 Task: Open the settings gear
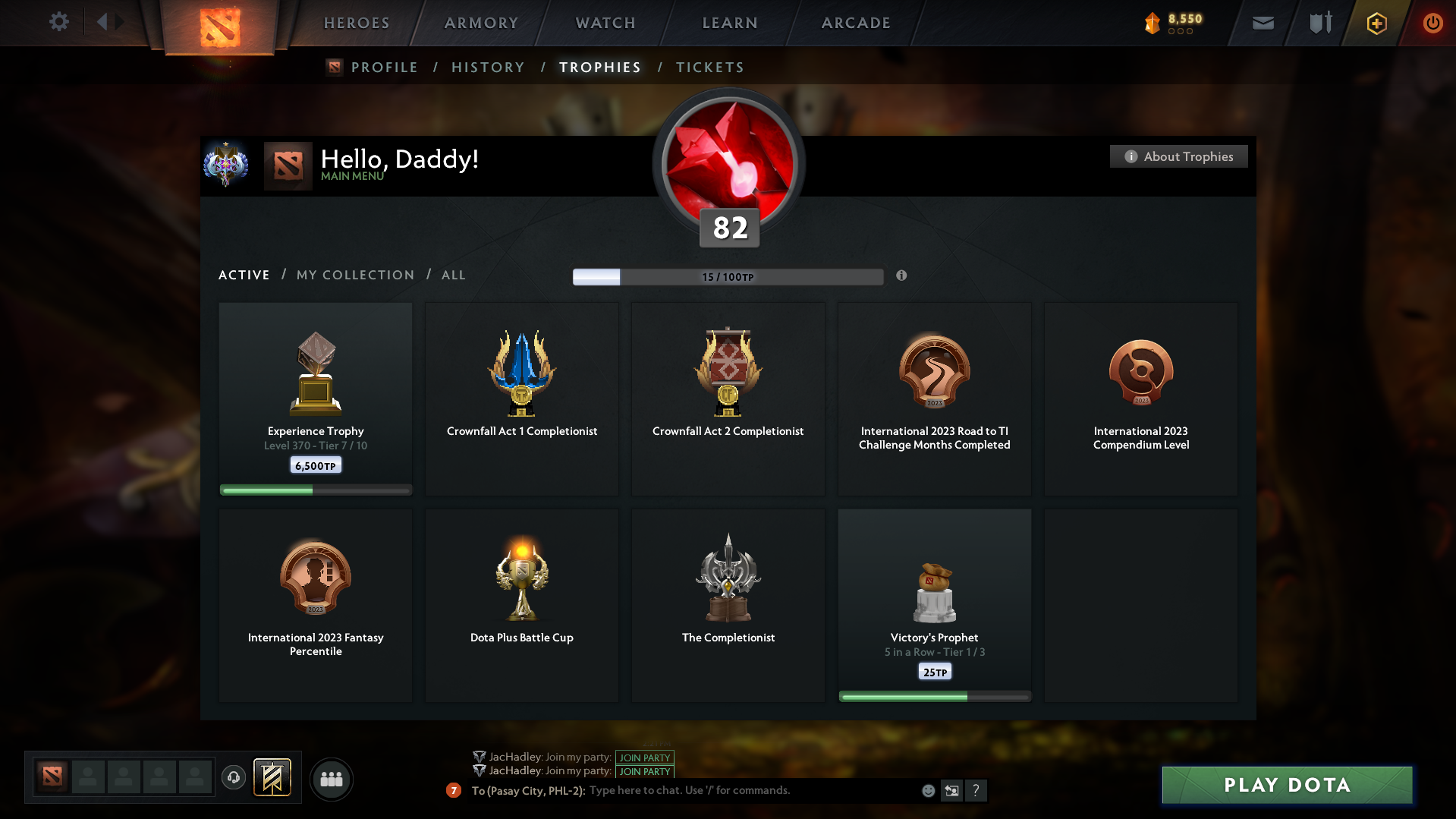pos(59,22)
